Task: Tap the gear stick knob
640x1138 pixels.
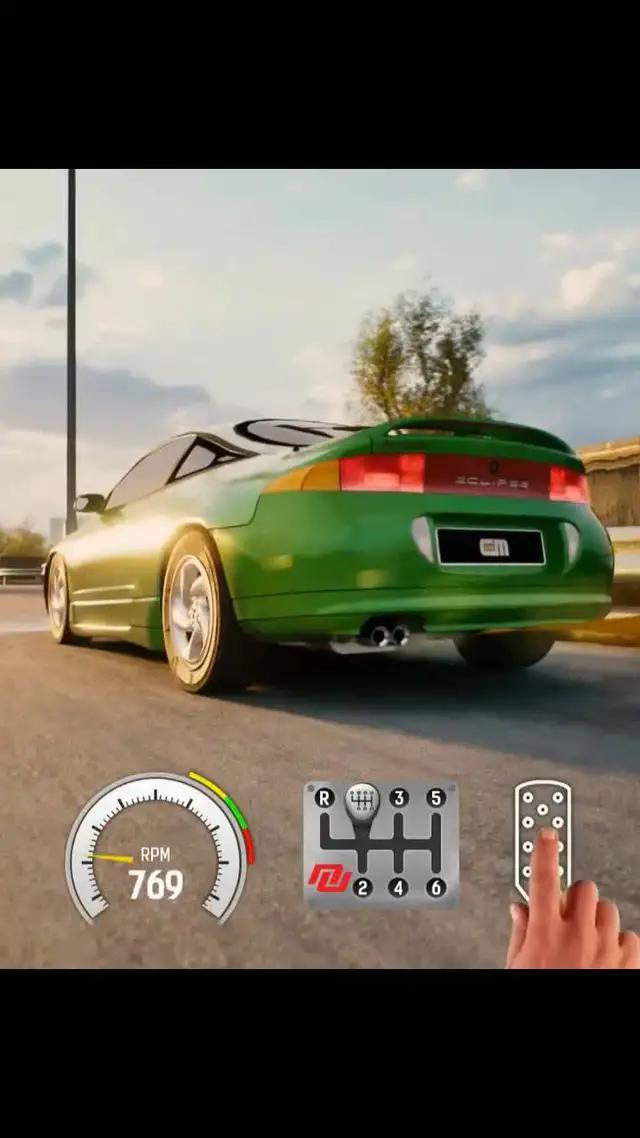Action: pos(362,800)
